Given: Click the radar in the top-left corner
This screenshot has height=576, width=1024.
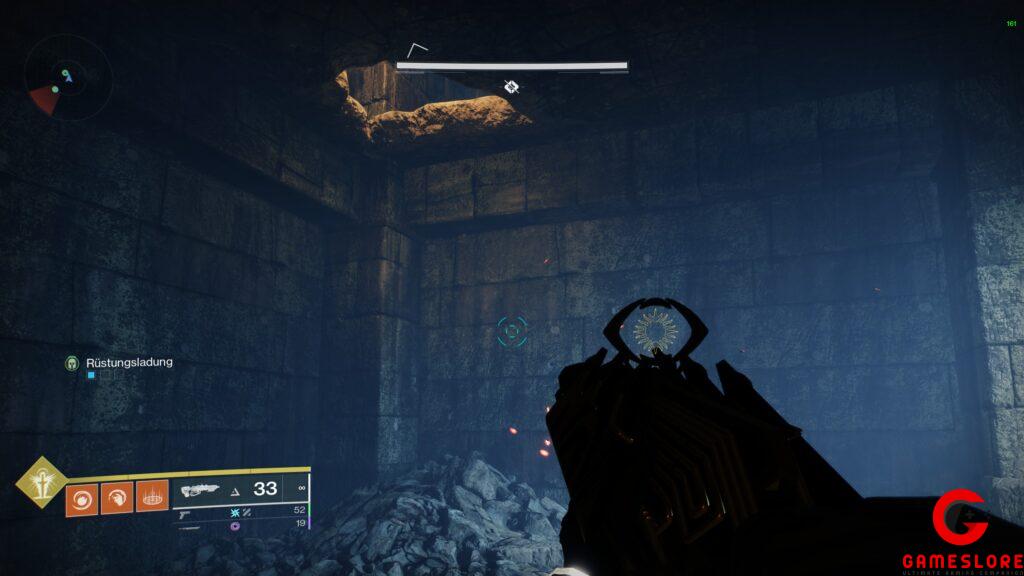Looking at the screenshot, I should tap(68, 78).
